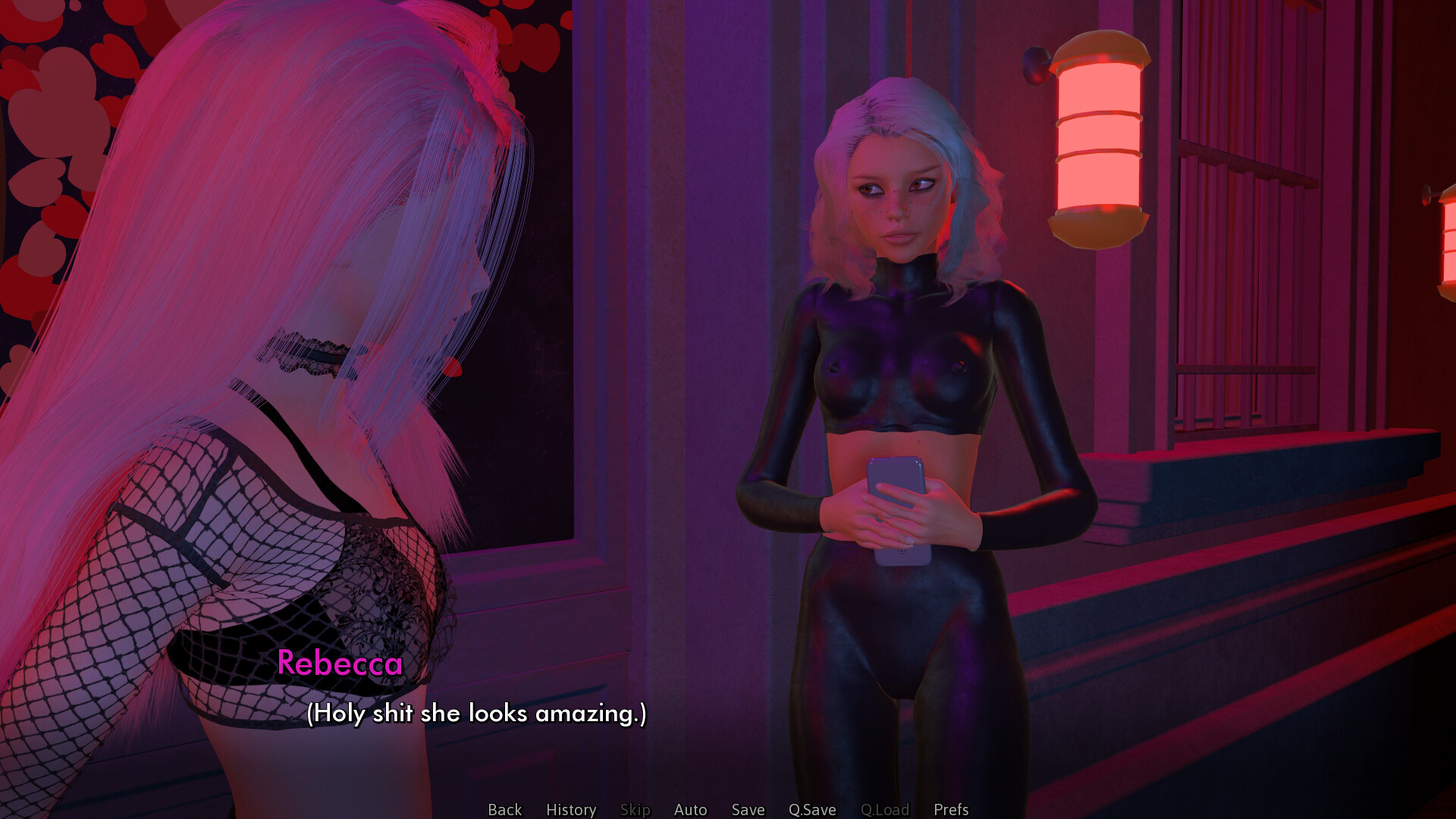1456x819 pixels.
Task: Advance the scene by clicking the dialogue box
Action: point(476,714)
